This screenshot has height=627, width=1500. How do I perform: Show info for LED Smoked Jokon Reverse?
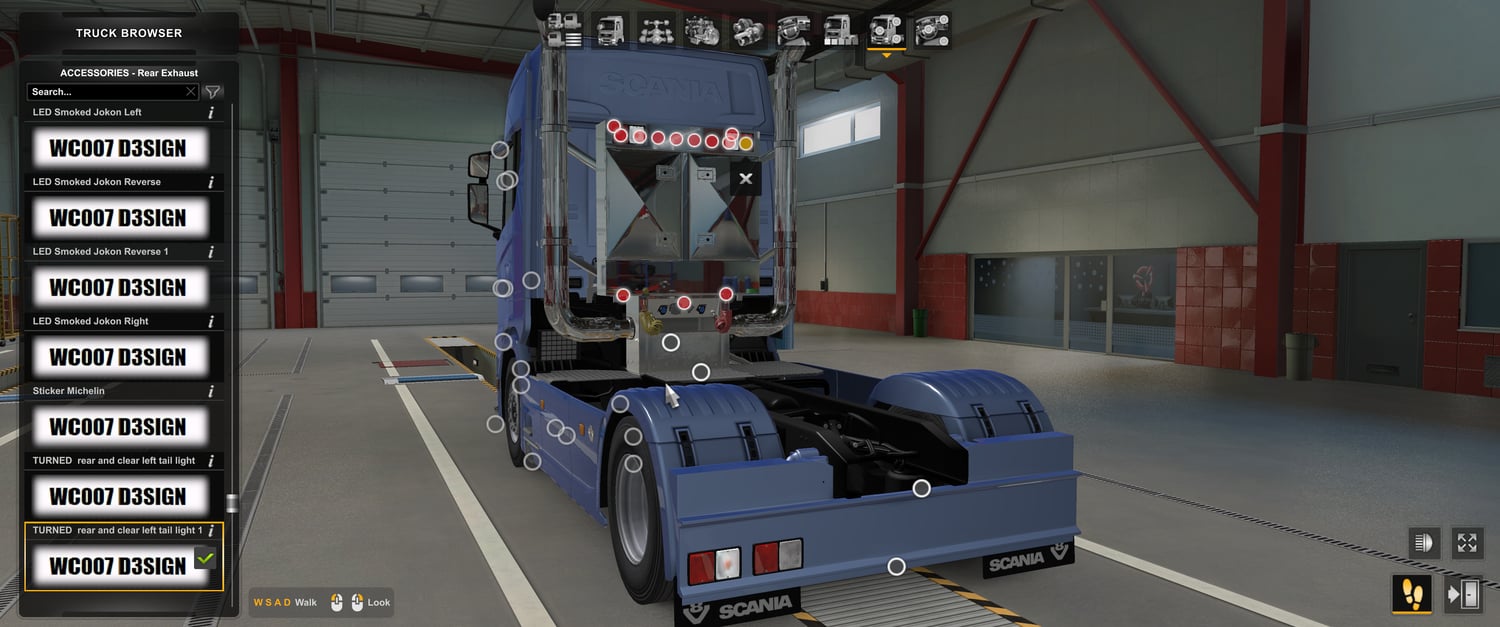tap(211, 183)
